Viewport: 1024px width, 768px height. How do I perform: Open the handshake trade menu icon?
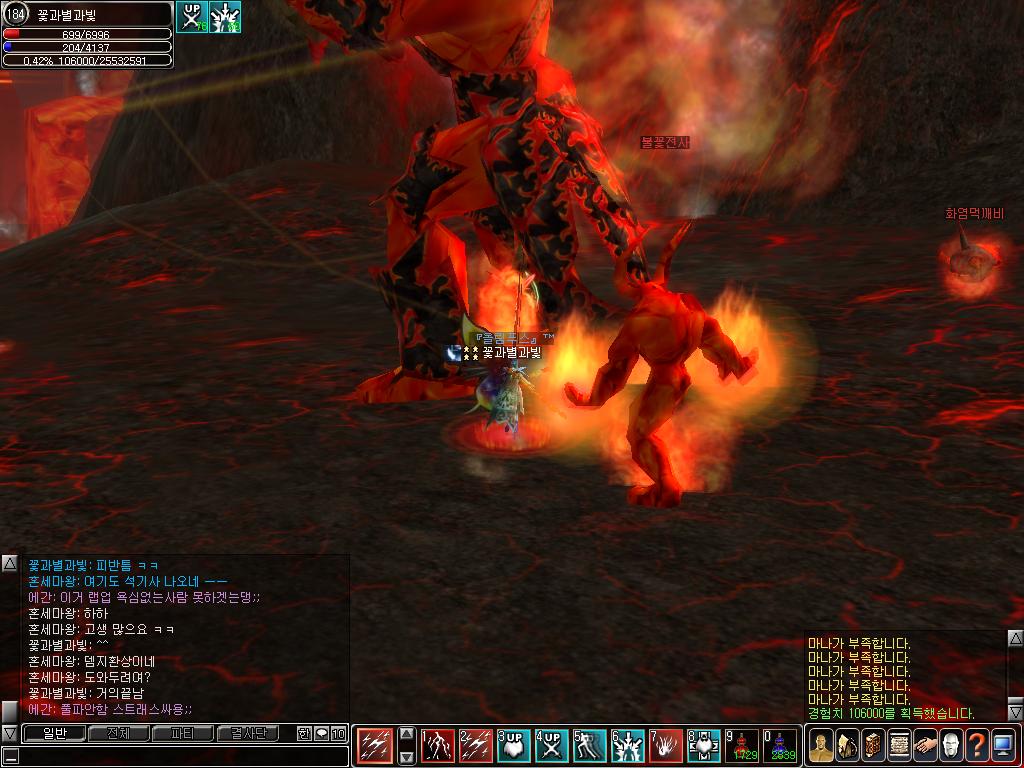pyautogui.click(x=925, y=745)
